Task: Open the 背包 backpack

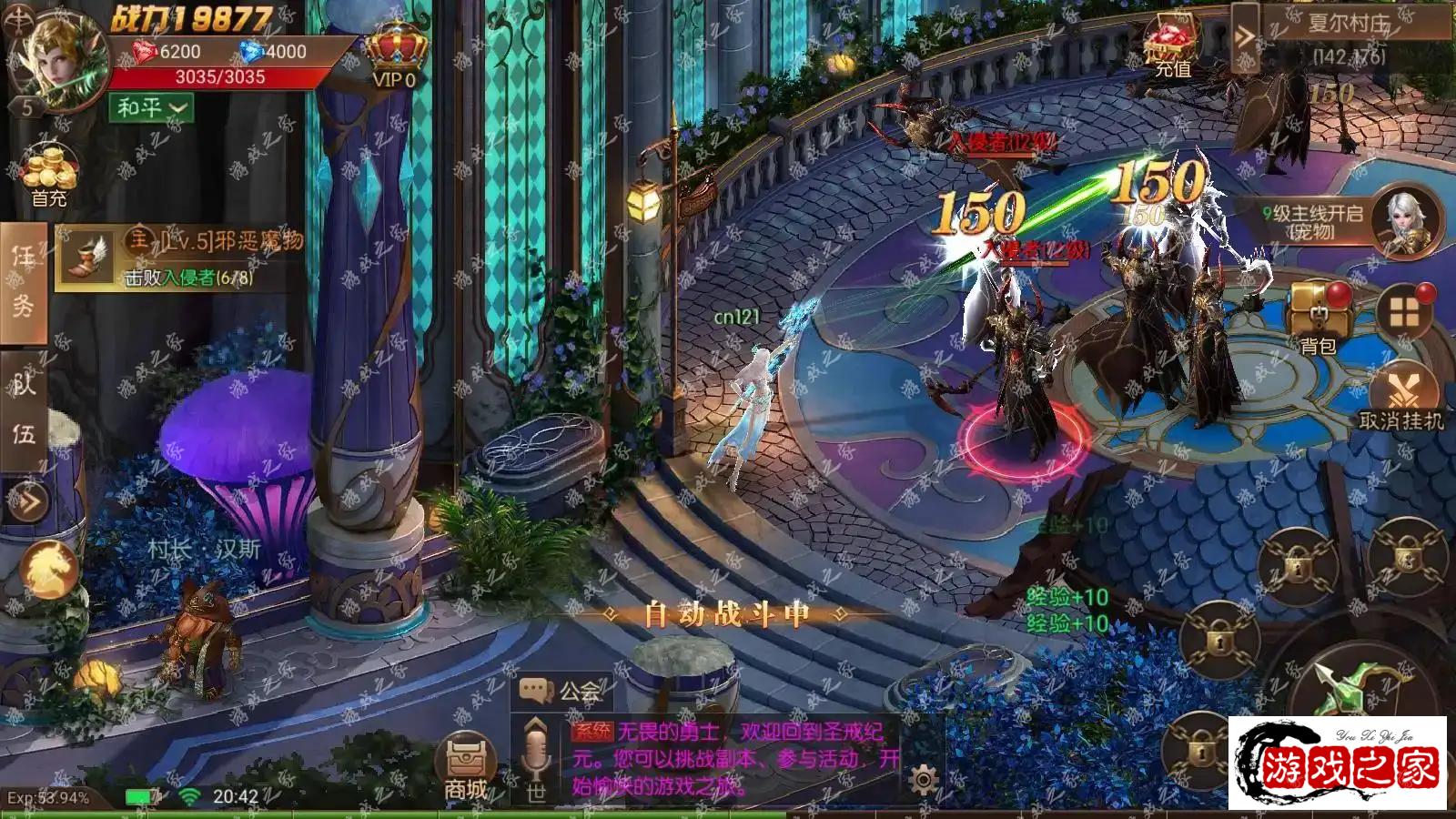Action: (1318, 318)
